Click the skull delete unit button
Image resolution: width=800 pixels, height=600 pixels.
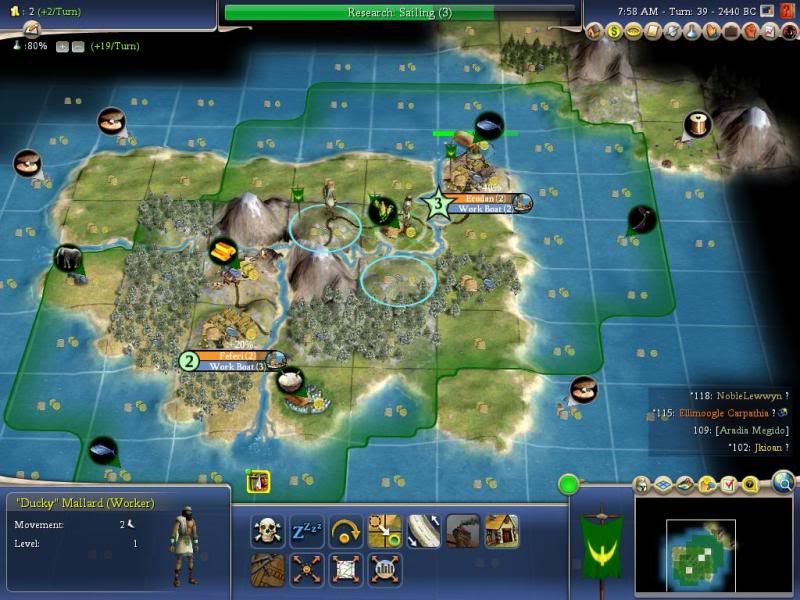[x=268, y=530]
